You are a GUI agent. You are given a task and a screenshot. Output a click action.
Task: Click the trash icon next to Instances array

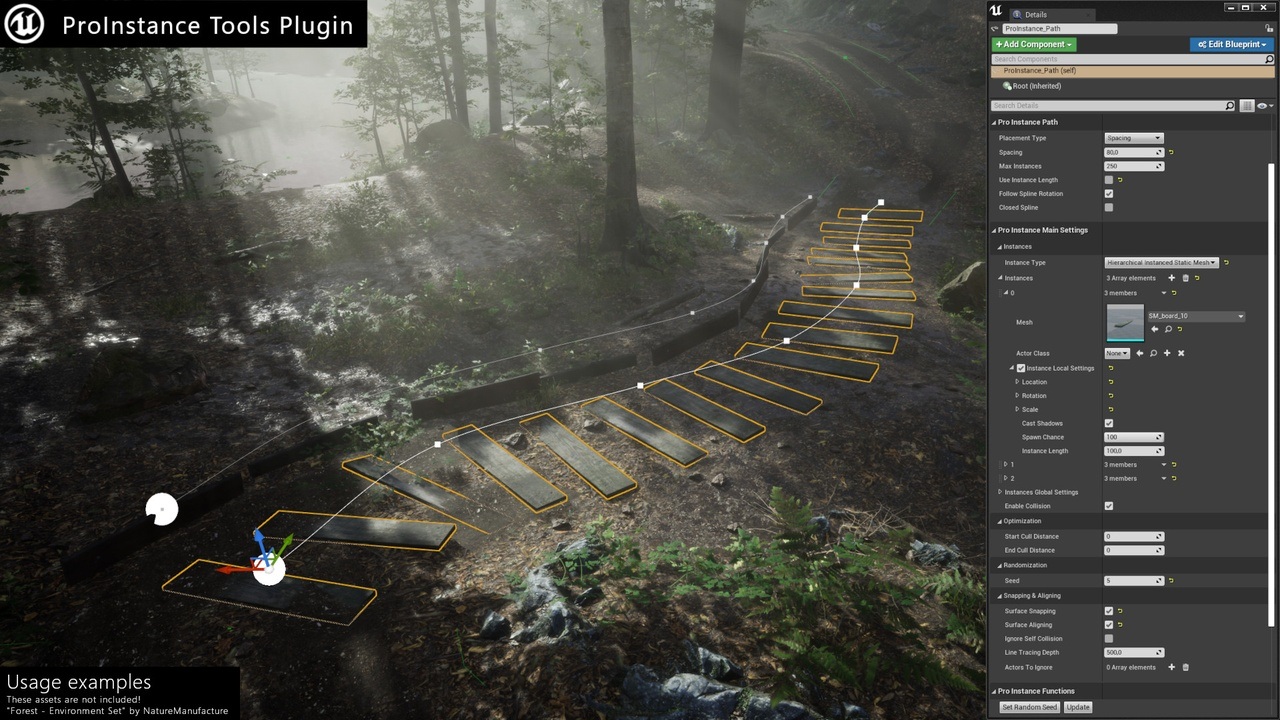coord(1186,278)
